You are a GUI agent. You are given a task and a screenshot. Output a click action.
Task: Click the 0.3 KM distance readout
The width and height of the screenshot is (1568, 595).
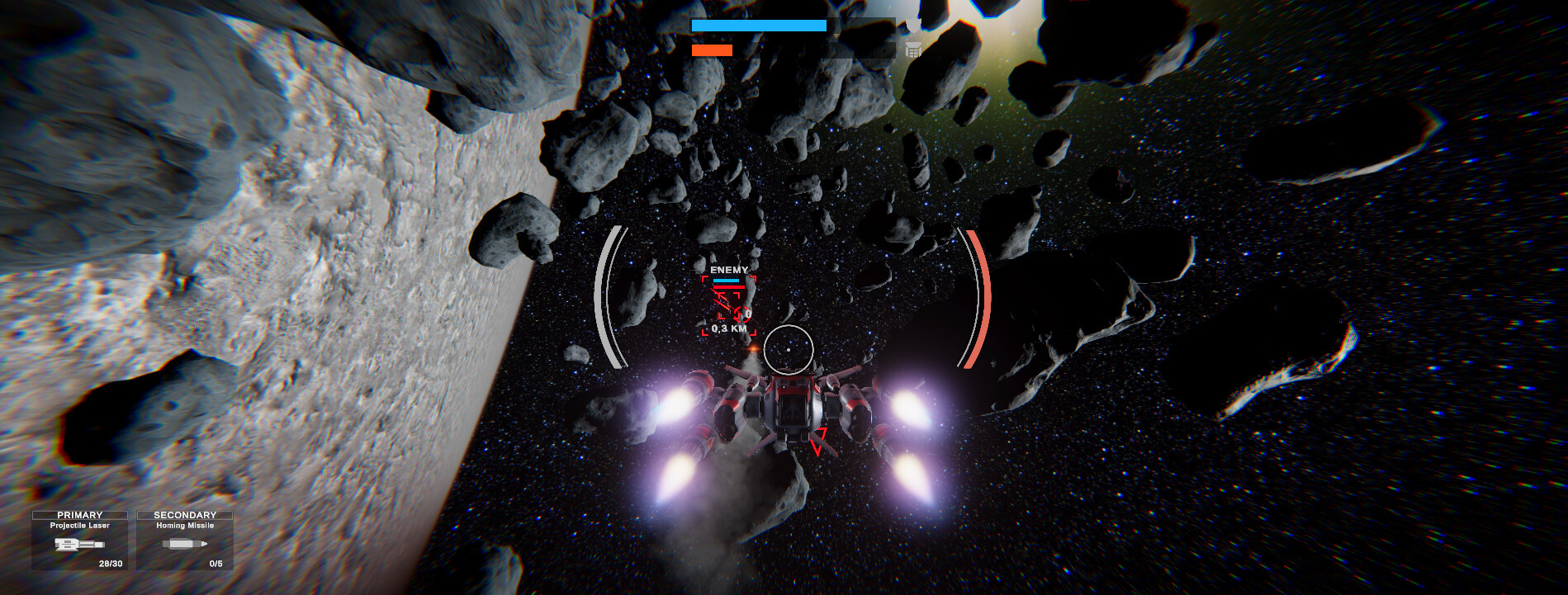(729, 328)
